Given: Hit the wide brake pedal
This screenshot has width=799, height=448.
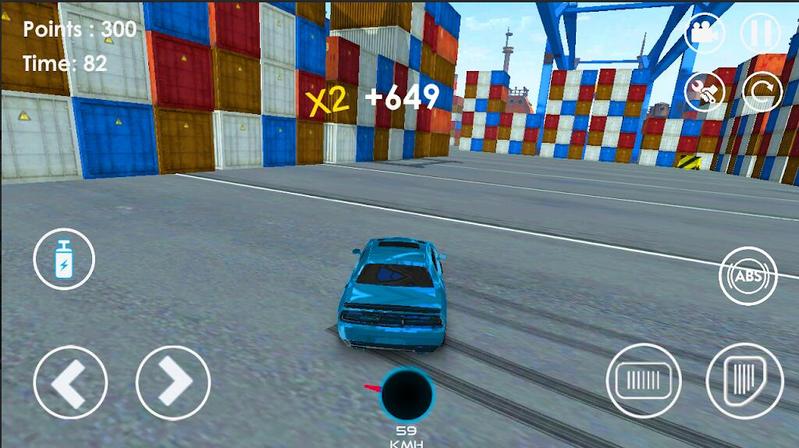Looking at the screenshot, I should pos(643,381).
